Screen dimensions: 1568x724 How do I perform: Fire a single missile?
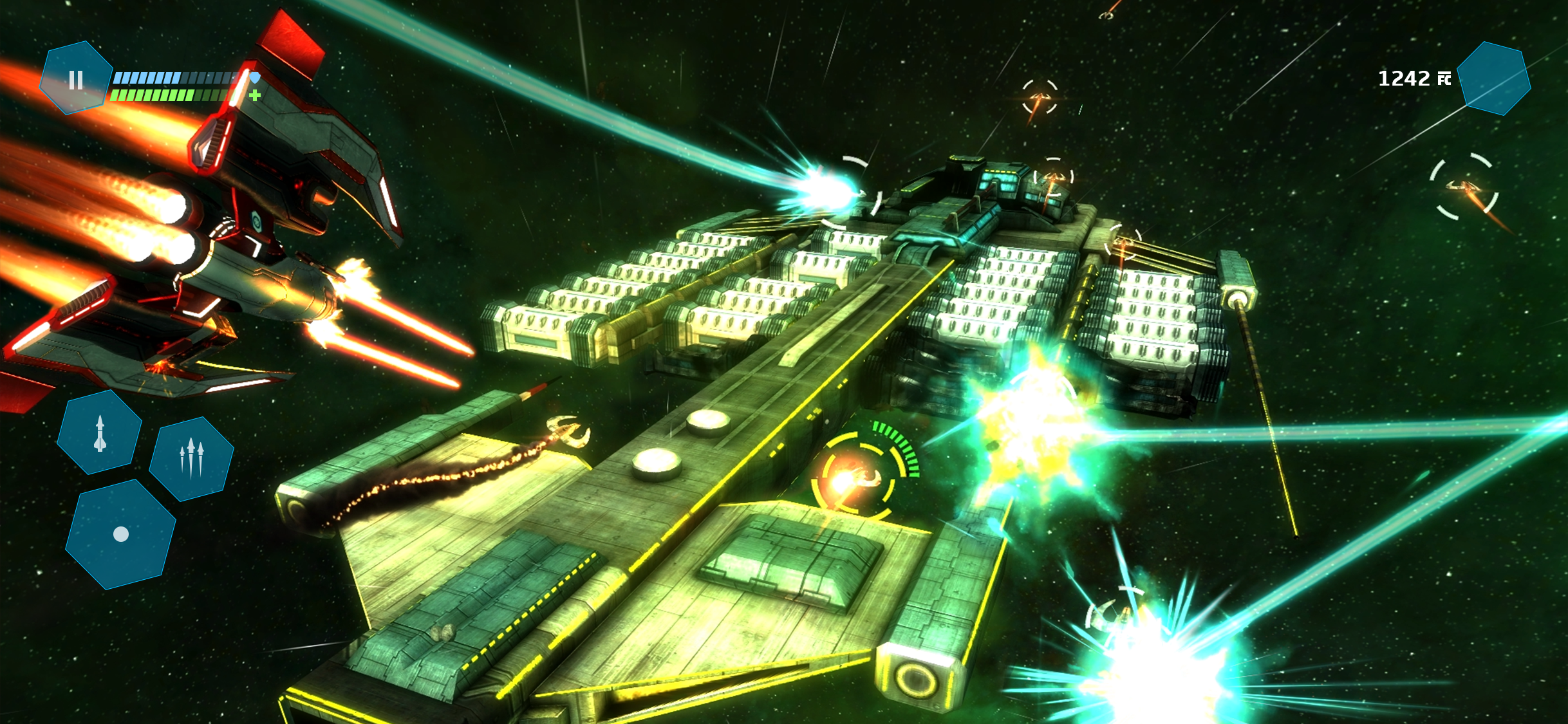[x=100, y=433]
